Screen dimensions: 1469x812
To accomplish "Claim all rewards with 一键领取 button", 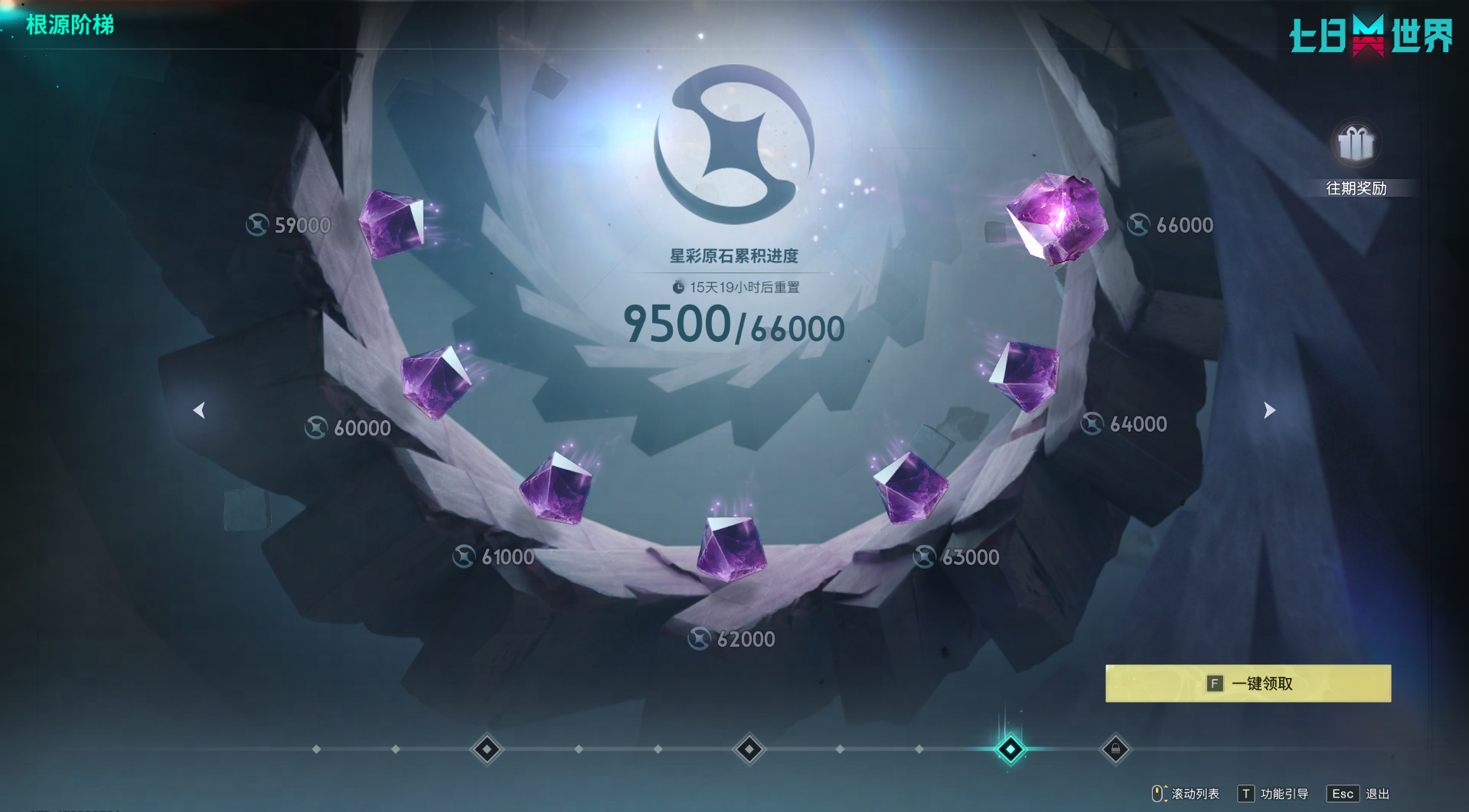I will tap(1248, 683).
